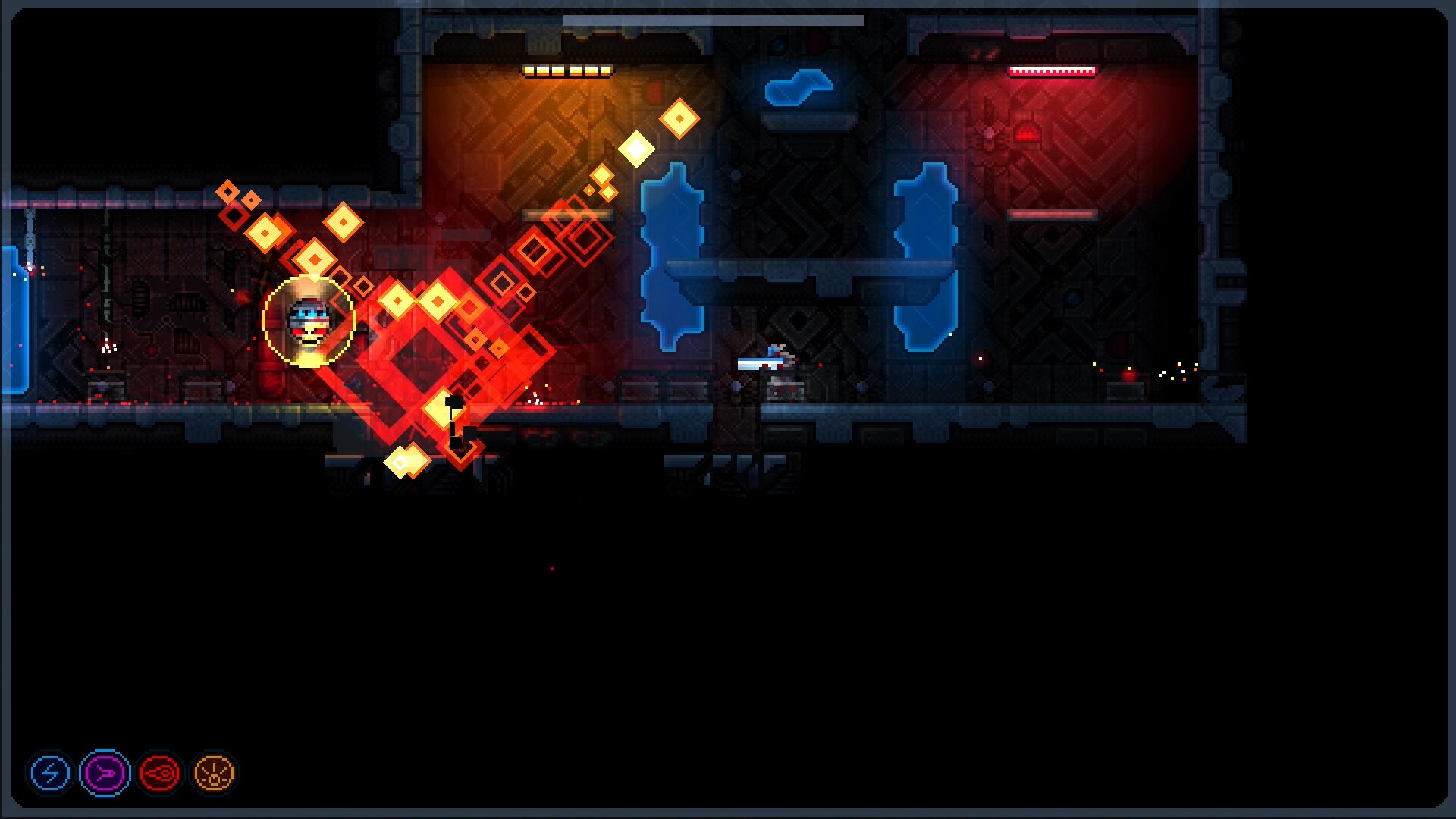This screenshot has width=1456, height=819.
Task: Choose the purple arrow weapon icon
Action: coord(105,773)
